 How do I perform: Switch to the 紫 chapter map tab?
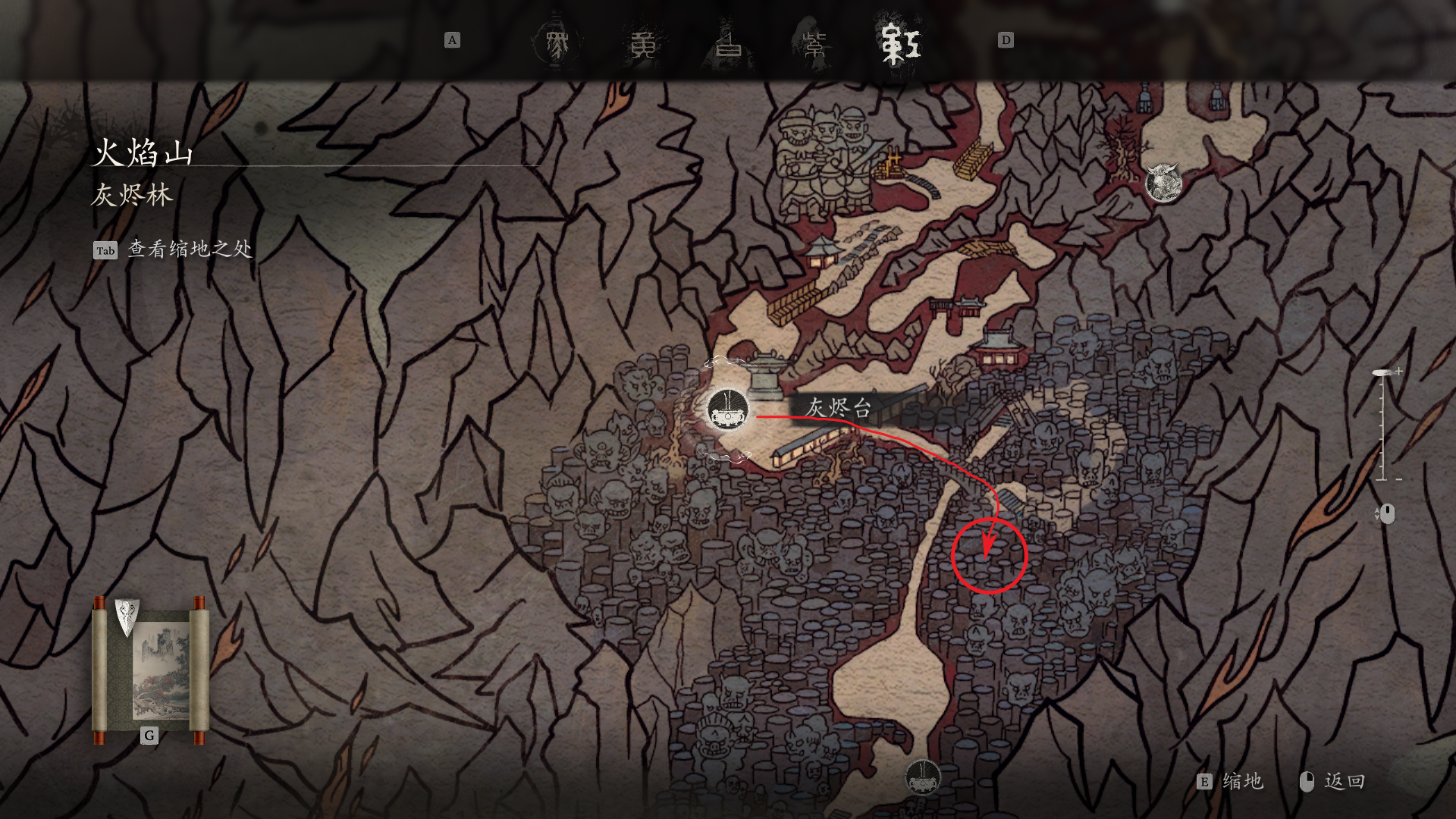point(814,43)
